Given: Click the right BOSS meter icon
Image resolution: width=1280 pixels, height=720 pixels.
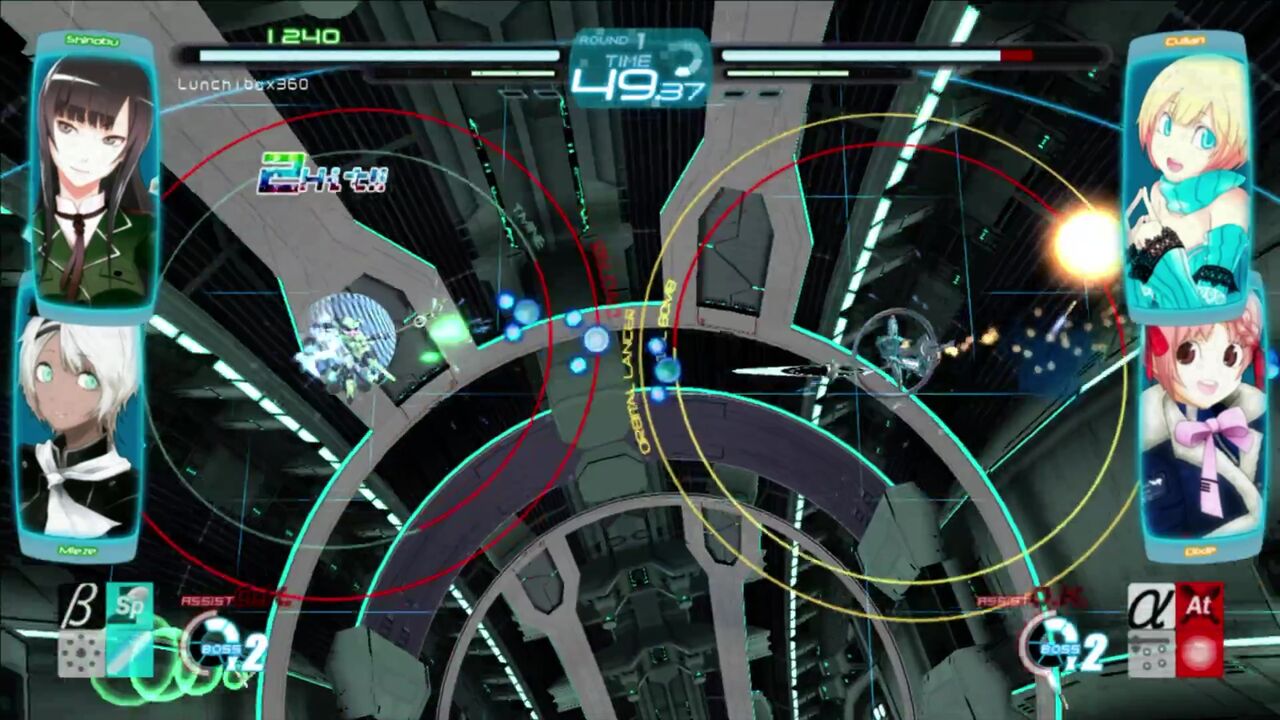Looking at the screenshot, I should pyautogui.click(x=1056, y=644).
